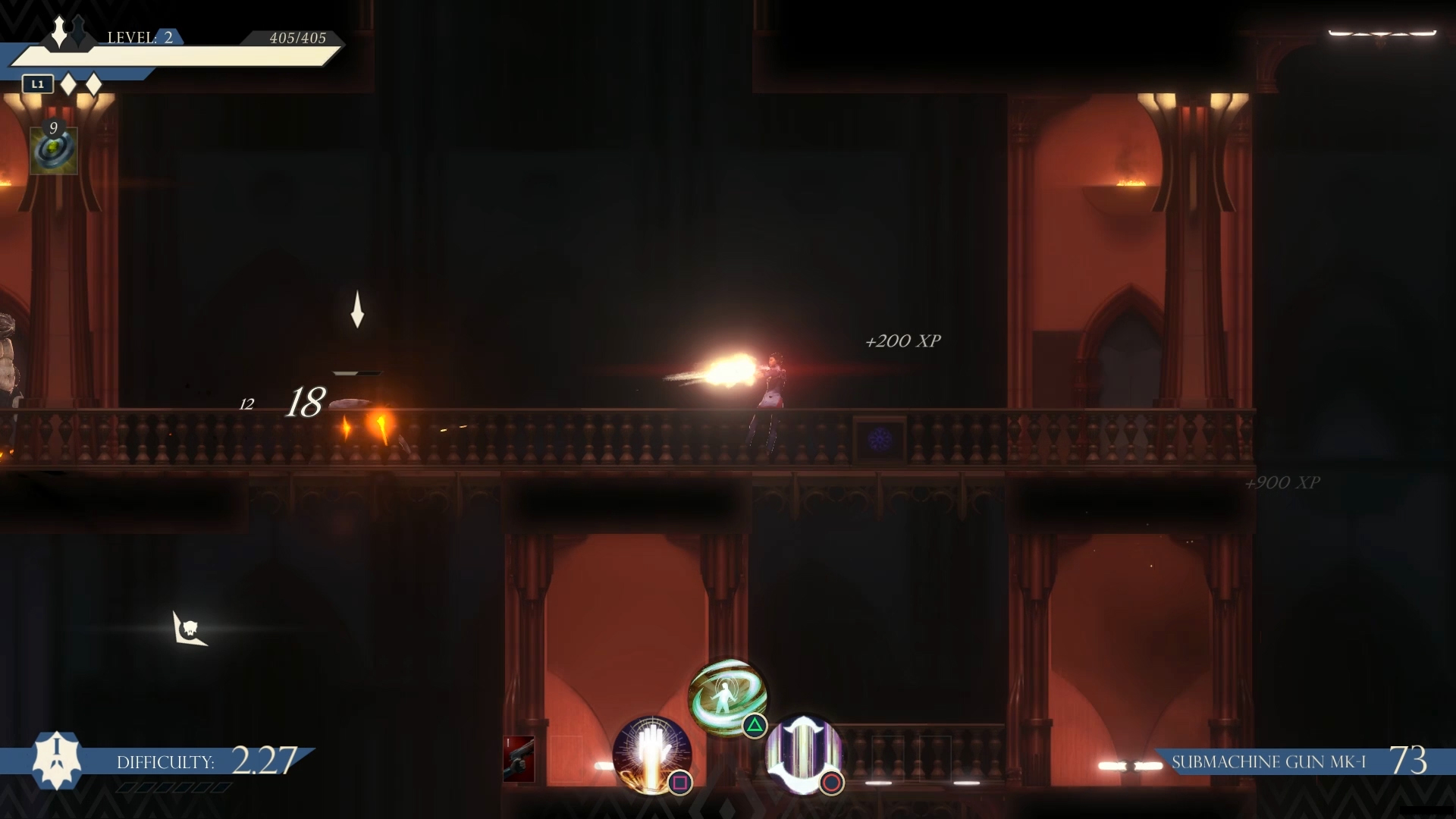Toggle the square button prompt on hand ability
Viewport: 1456px width, 819px height.
[x=680, y=781]
